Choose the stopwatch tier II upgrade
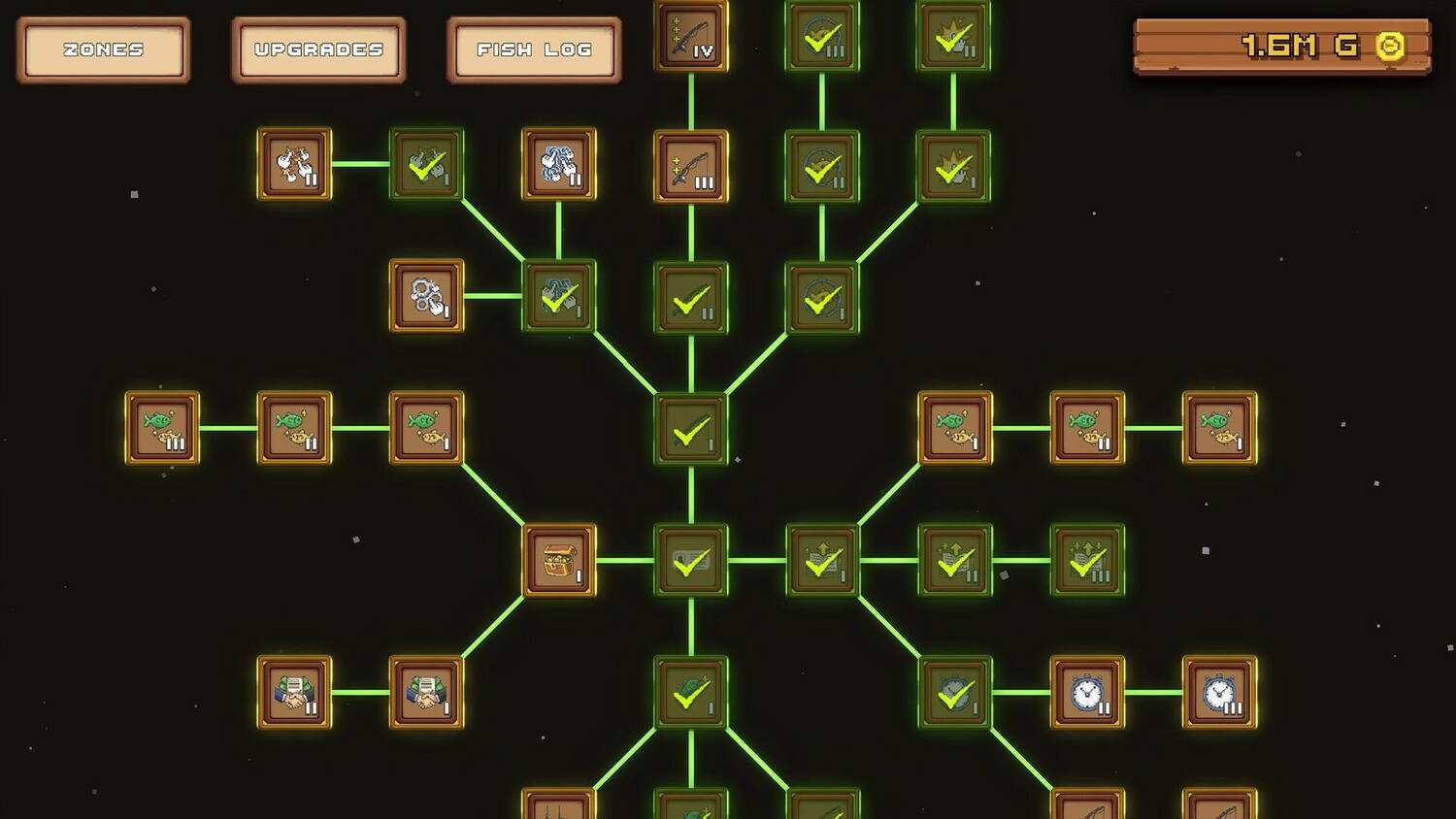The height and width of the screenshot is (819, 1456). 1087,693
